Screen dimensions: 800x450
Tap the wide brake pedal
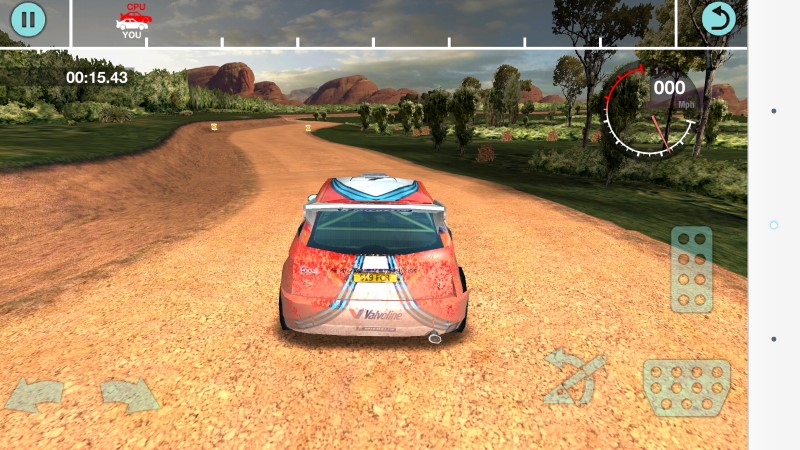pyautogui.click(x=686, y=387)
